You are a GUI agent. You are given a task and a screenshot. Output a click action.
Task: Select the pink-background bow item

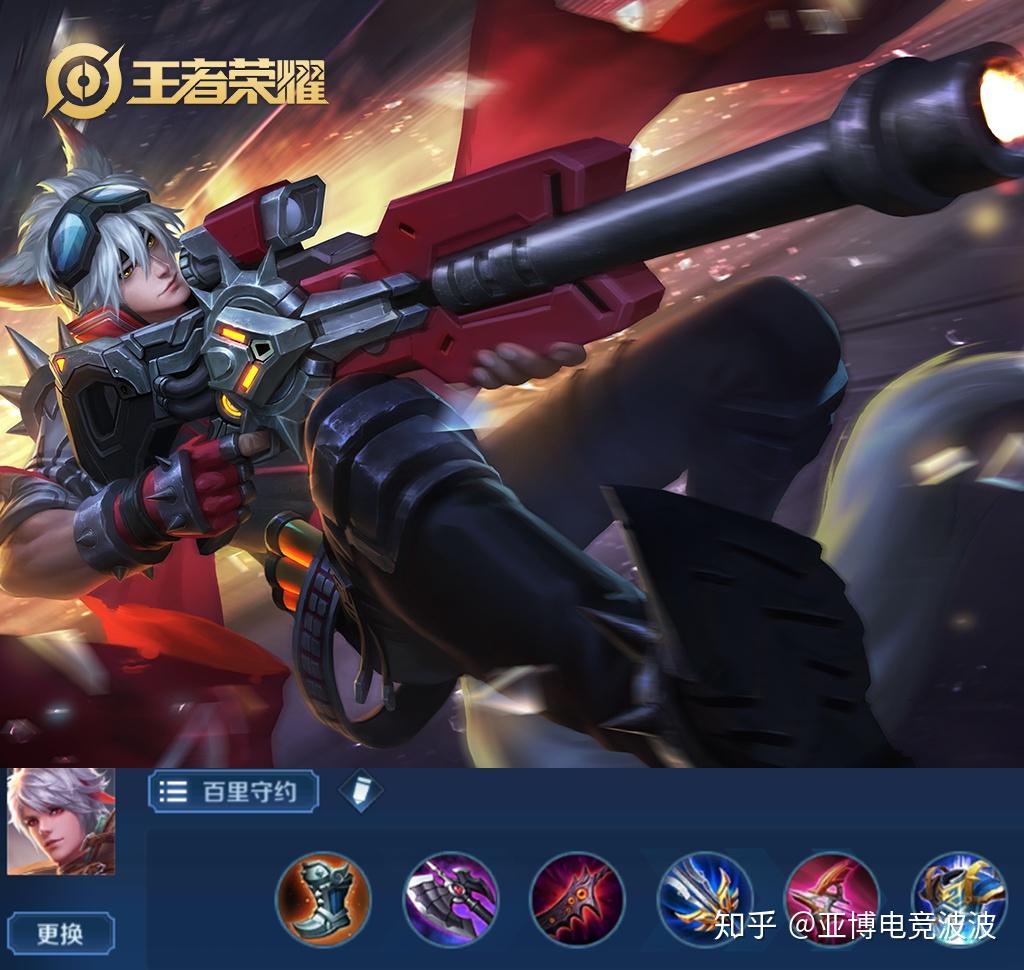click(x=831, y=898)
